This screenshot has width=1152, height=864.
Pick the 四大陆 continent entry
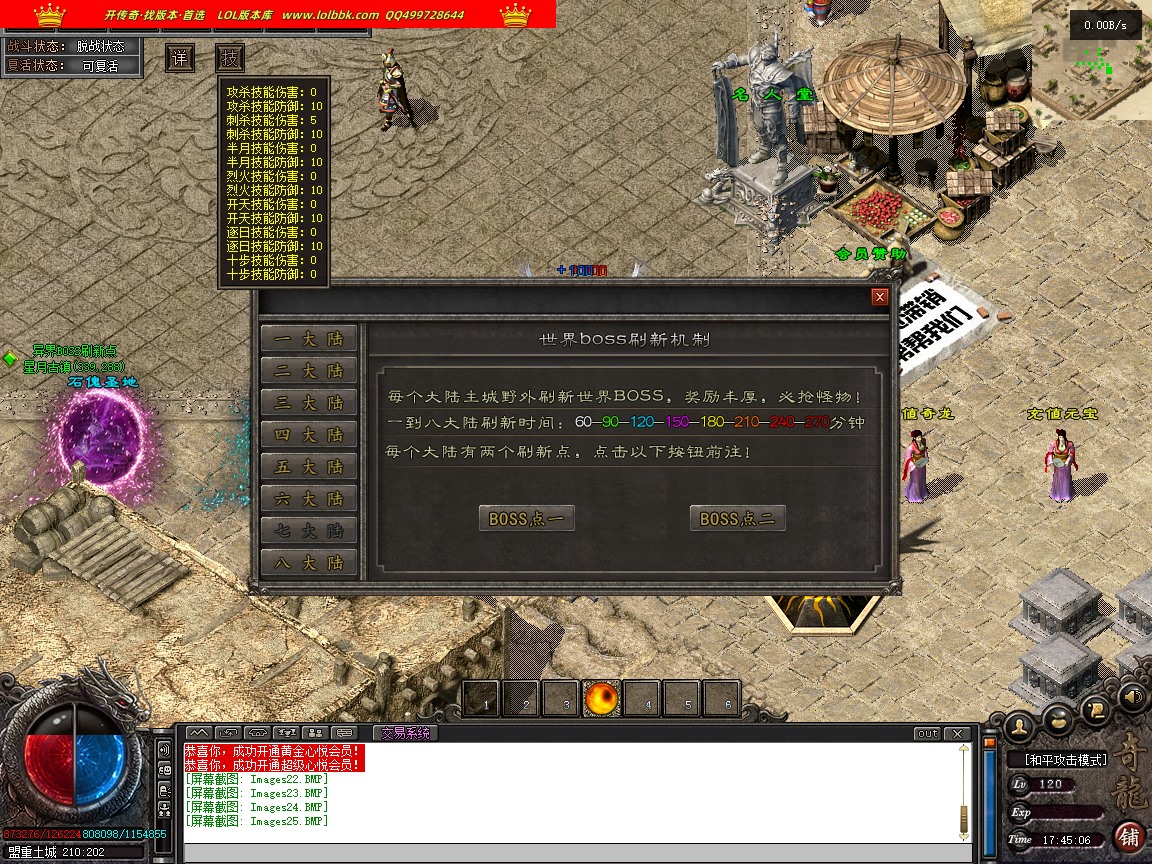coord(308,435)
